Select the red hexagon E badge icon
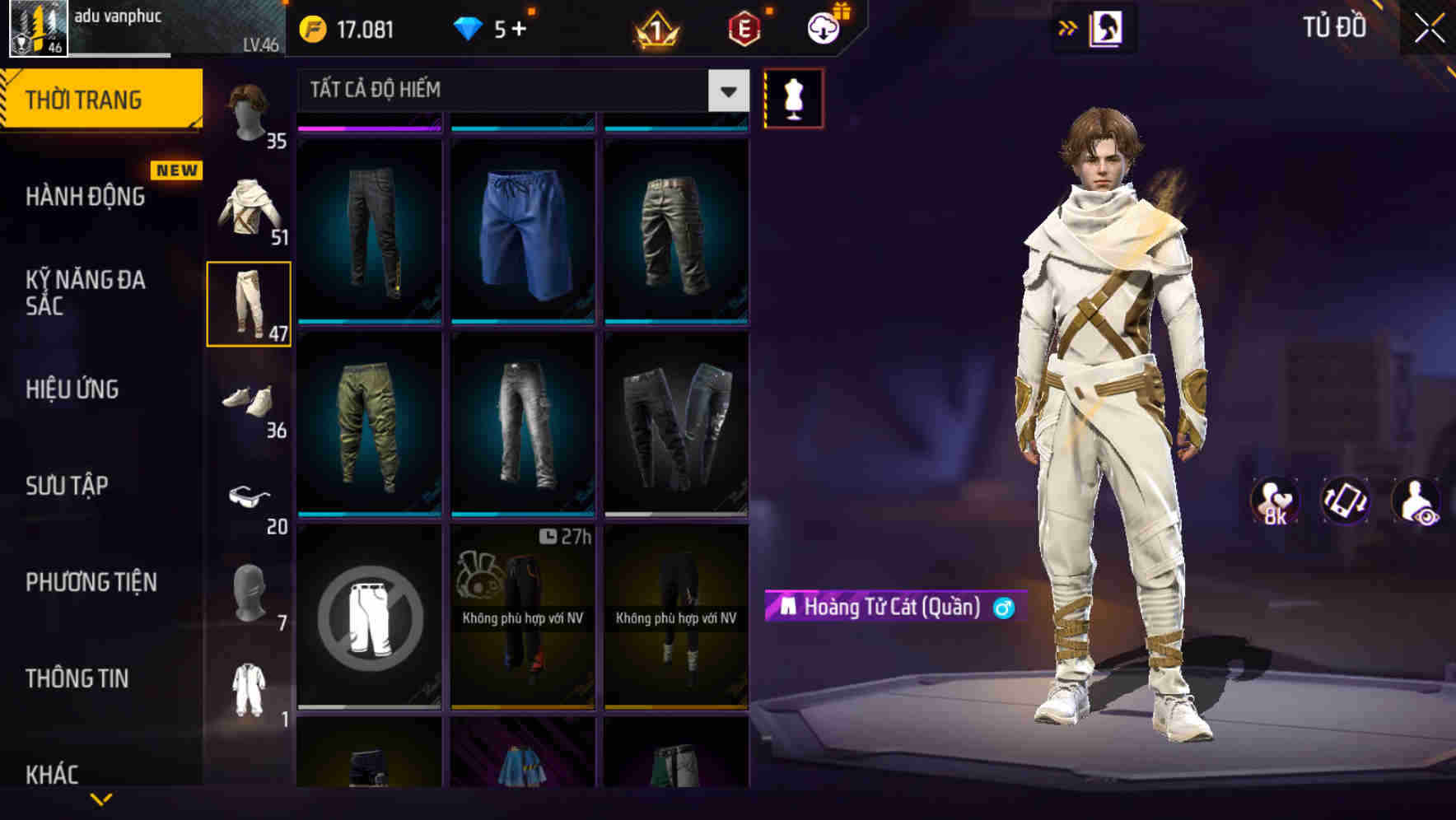This screenshot has height=820, width=1456. click(x=742, y=28)
